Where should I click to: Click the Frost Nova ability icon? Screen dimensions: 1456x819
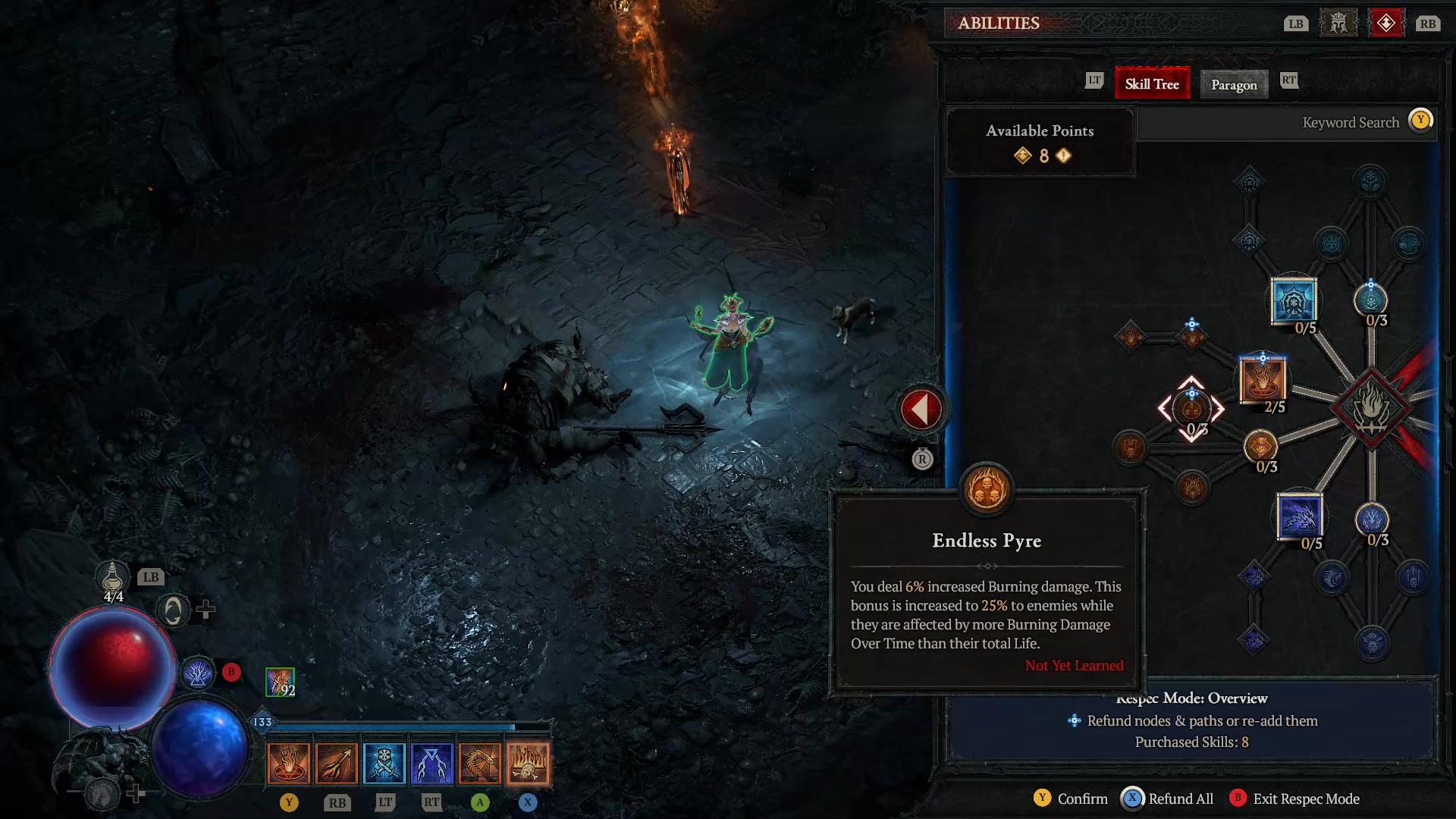pyautogui.click(x=385, y=762)
